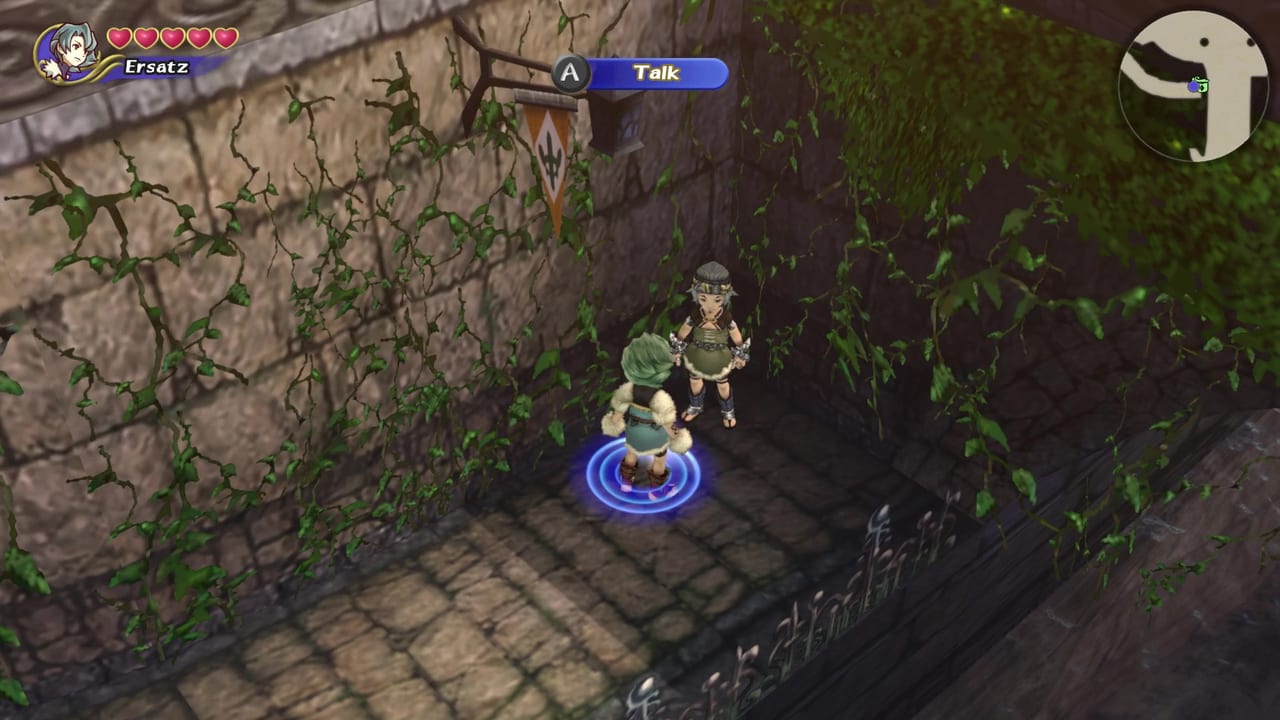Click the blue player dot on the minimap
Viewport: 1280px width, 720px height.
point(1193,87)
